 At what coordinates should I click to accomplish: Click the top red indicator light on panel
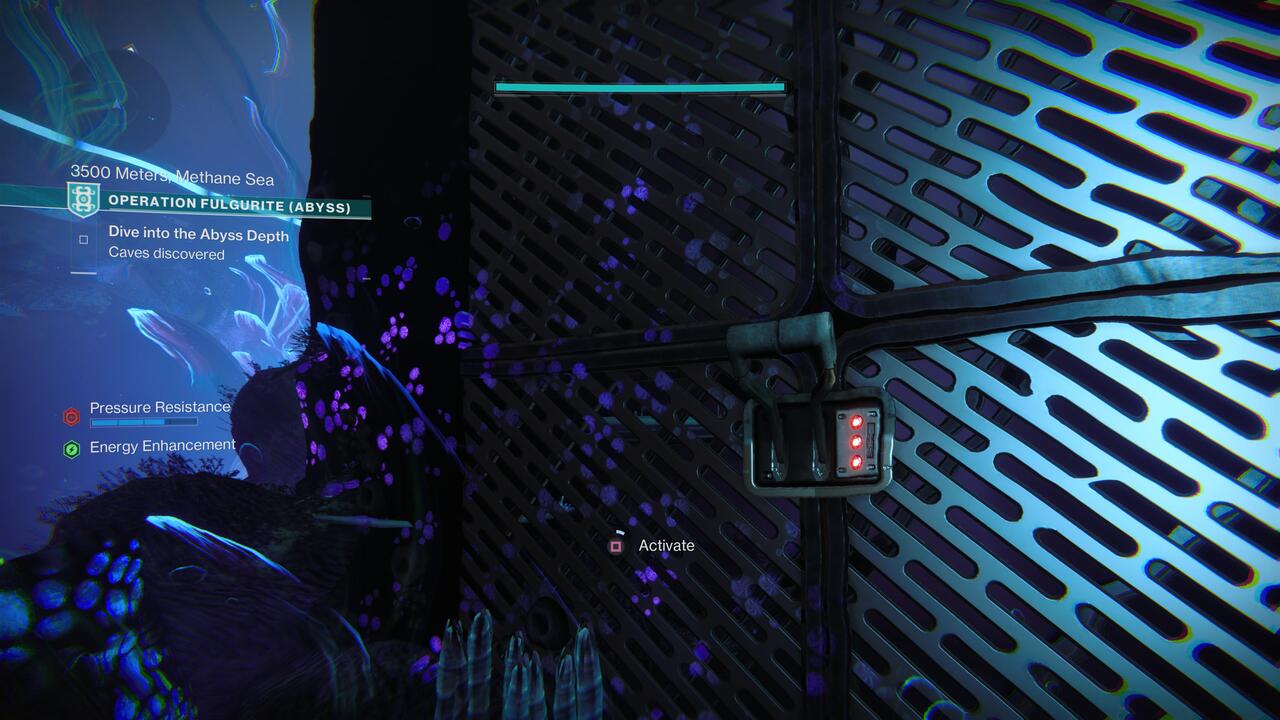(x=856, y=421)
